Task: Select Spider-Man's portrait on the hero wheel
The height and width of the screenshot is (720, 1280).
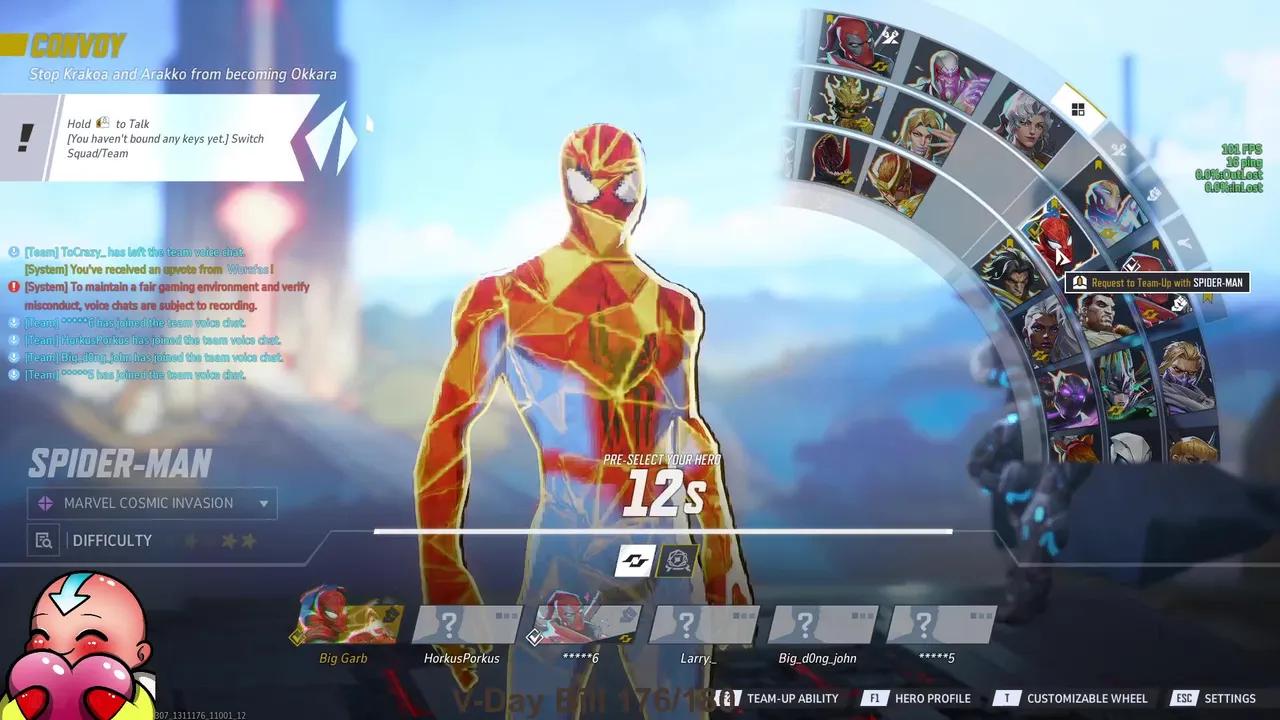Action: coord(1056,238)
